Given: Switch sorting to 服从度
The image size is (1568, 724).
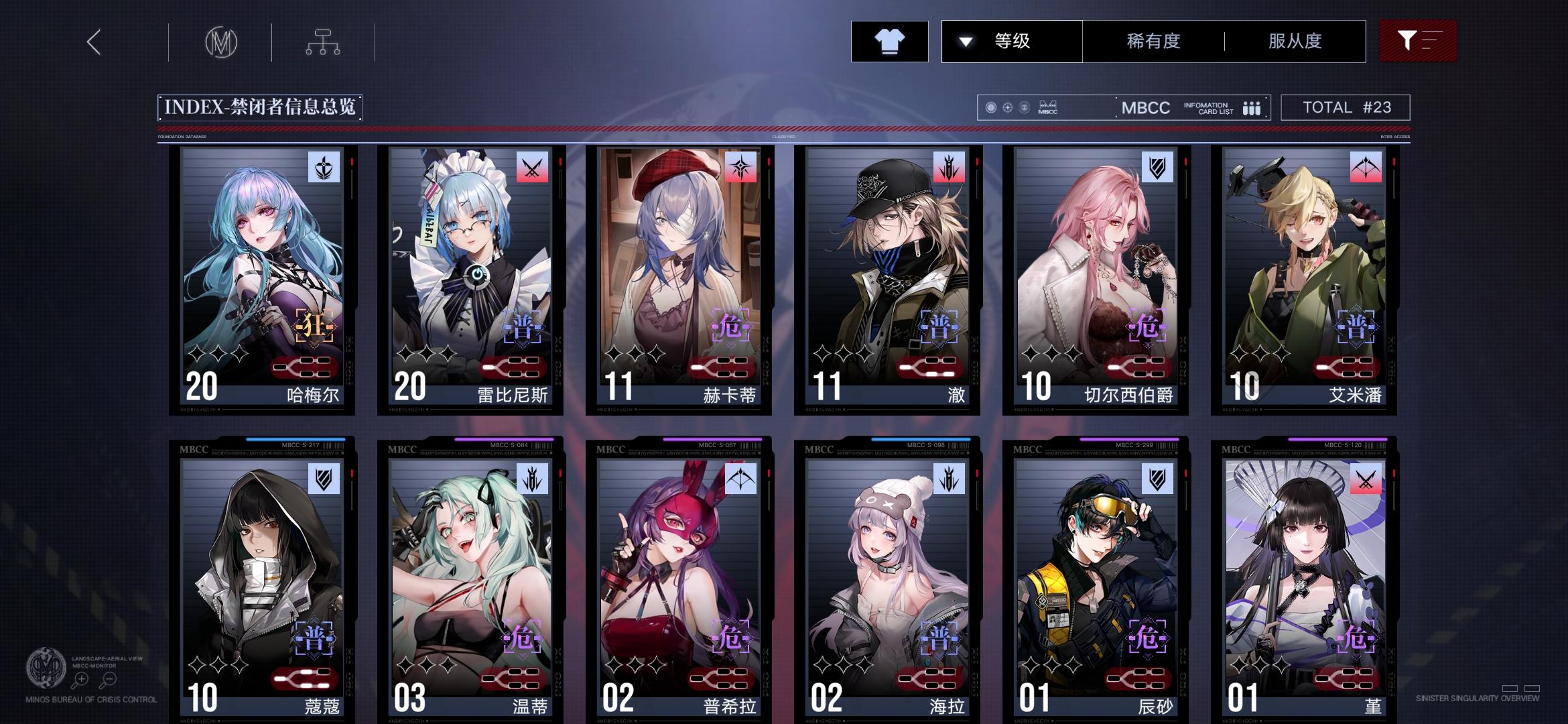Looking at the screenshot, I should [1295, 42].
